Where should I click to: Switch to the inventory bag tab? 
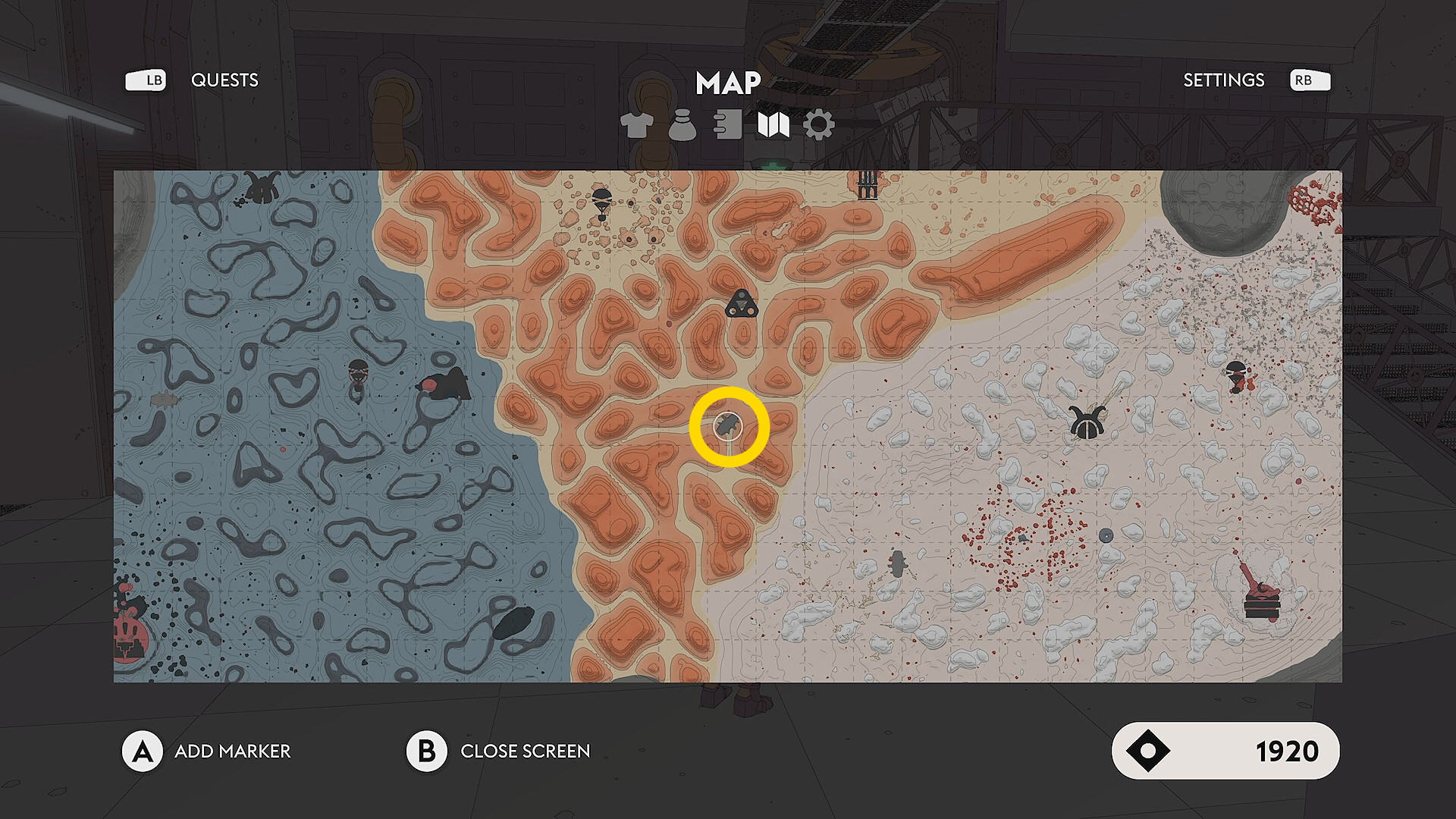(x=682, y=125)
